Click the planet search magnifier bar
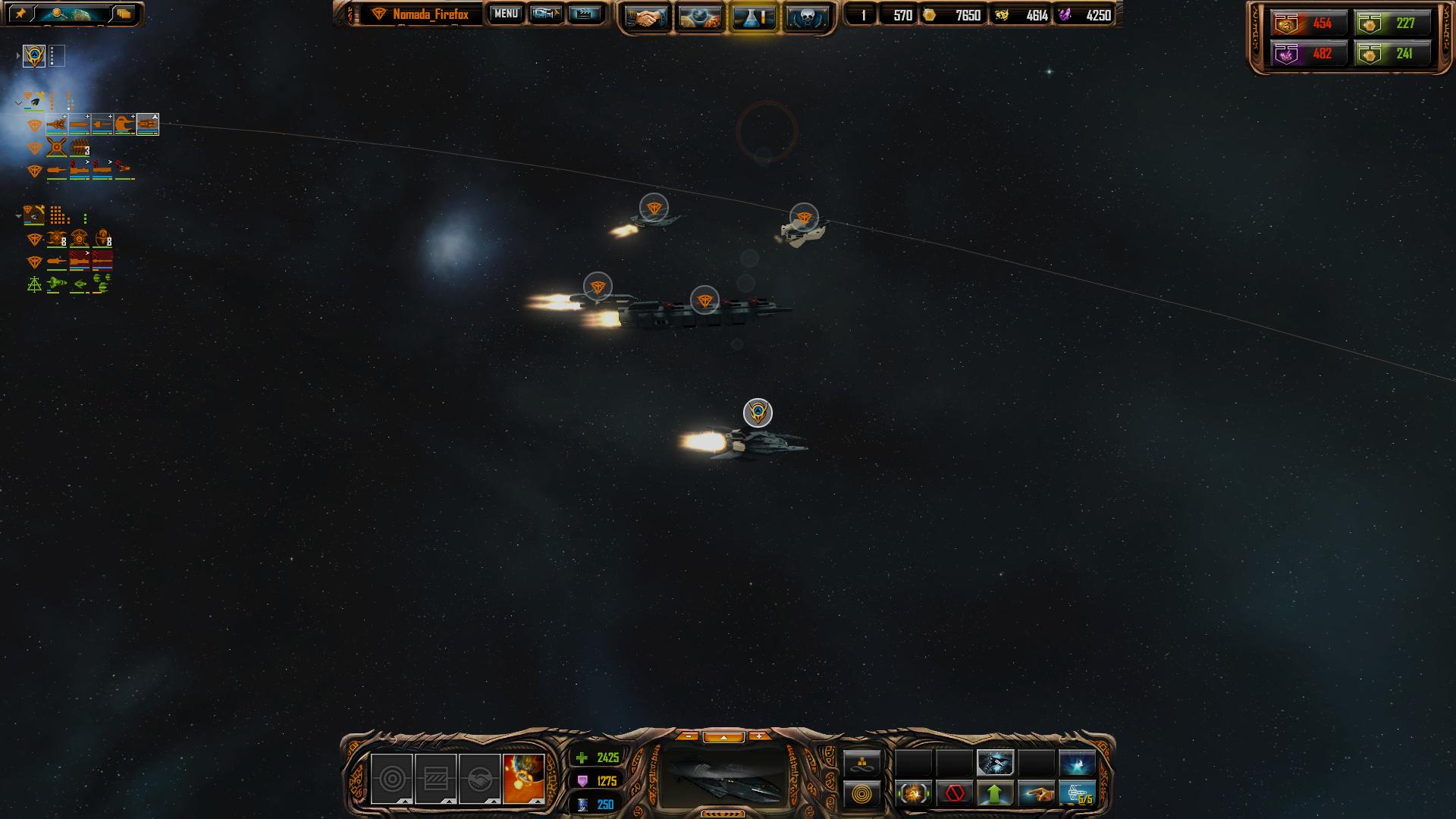 [x=73, y=14]
